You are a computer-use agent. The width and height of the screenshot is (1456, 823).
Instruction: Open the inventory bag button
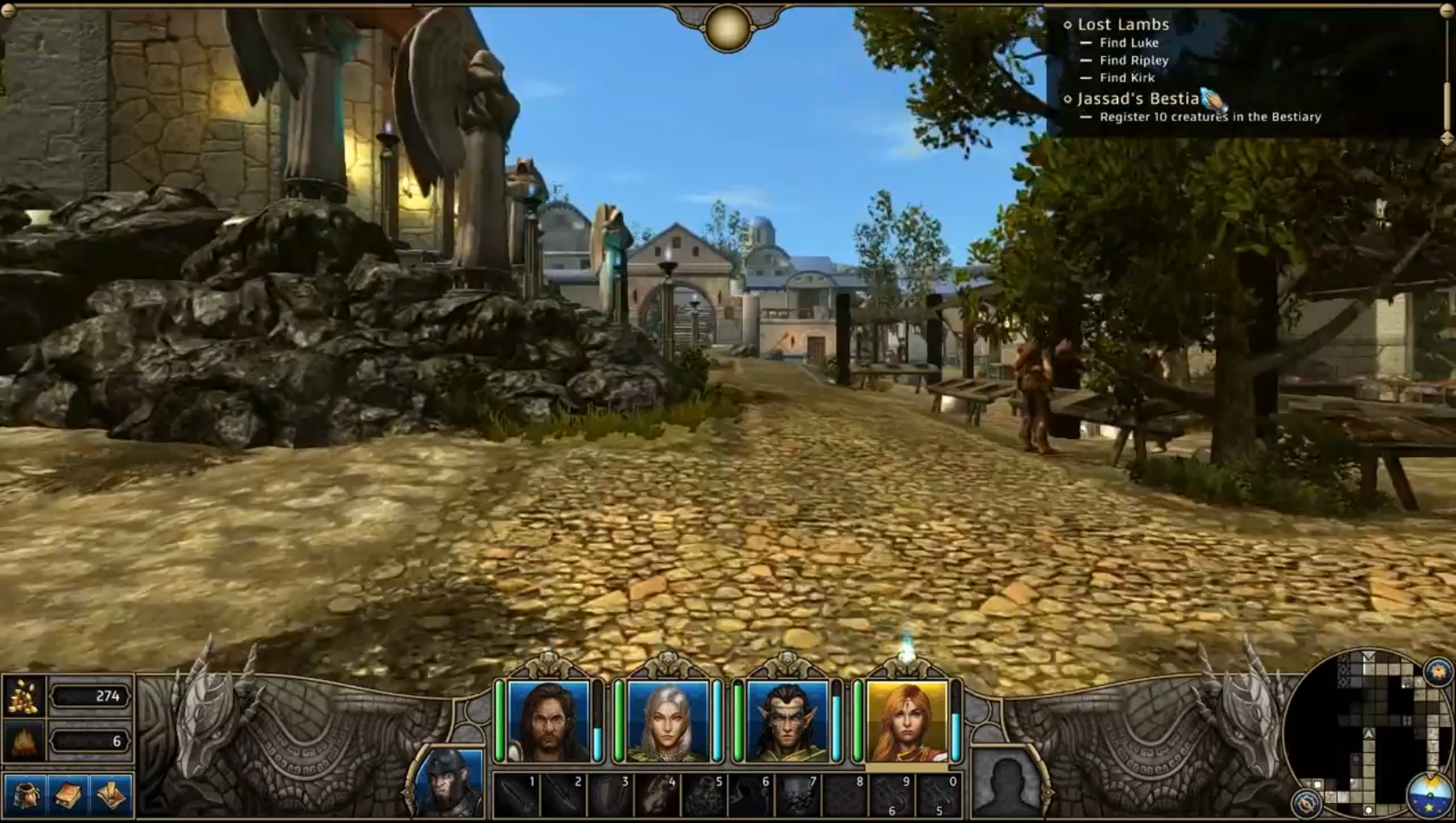24,794
